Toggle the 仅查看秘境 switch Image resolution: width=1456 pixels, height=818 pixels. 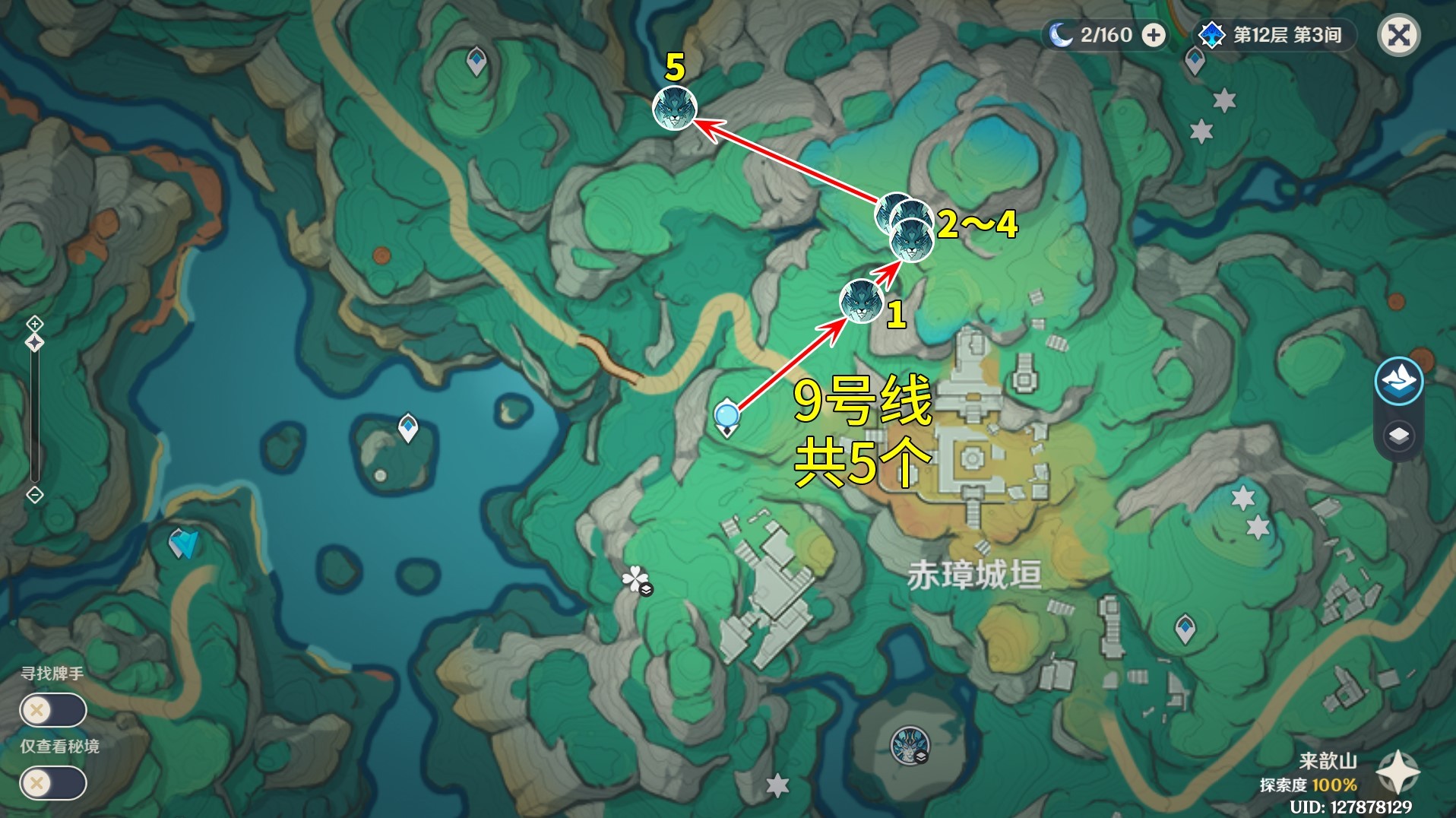[53, 783]
